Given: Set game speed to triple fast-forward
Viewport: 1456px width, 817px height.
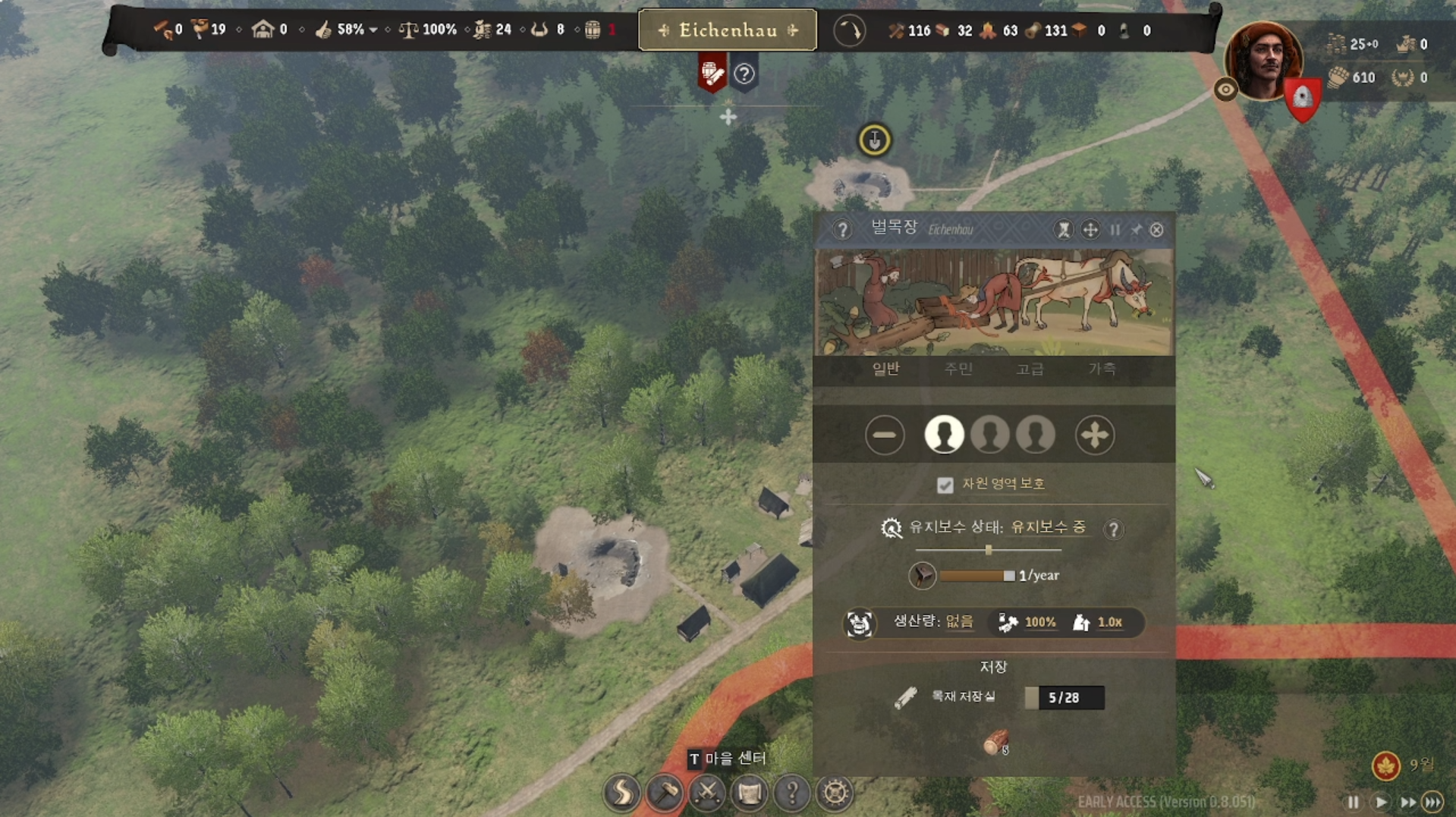Looking at the screenshot, I should click(1432, 802).
